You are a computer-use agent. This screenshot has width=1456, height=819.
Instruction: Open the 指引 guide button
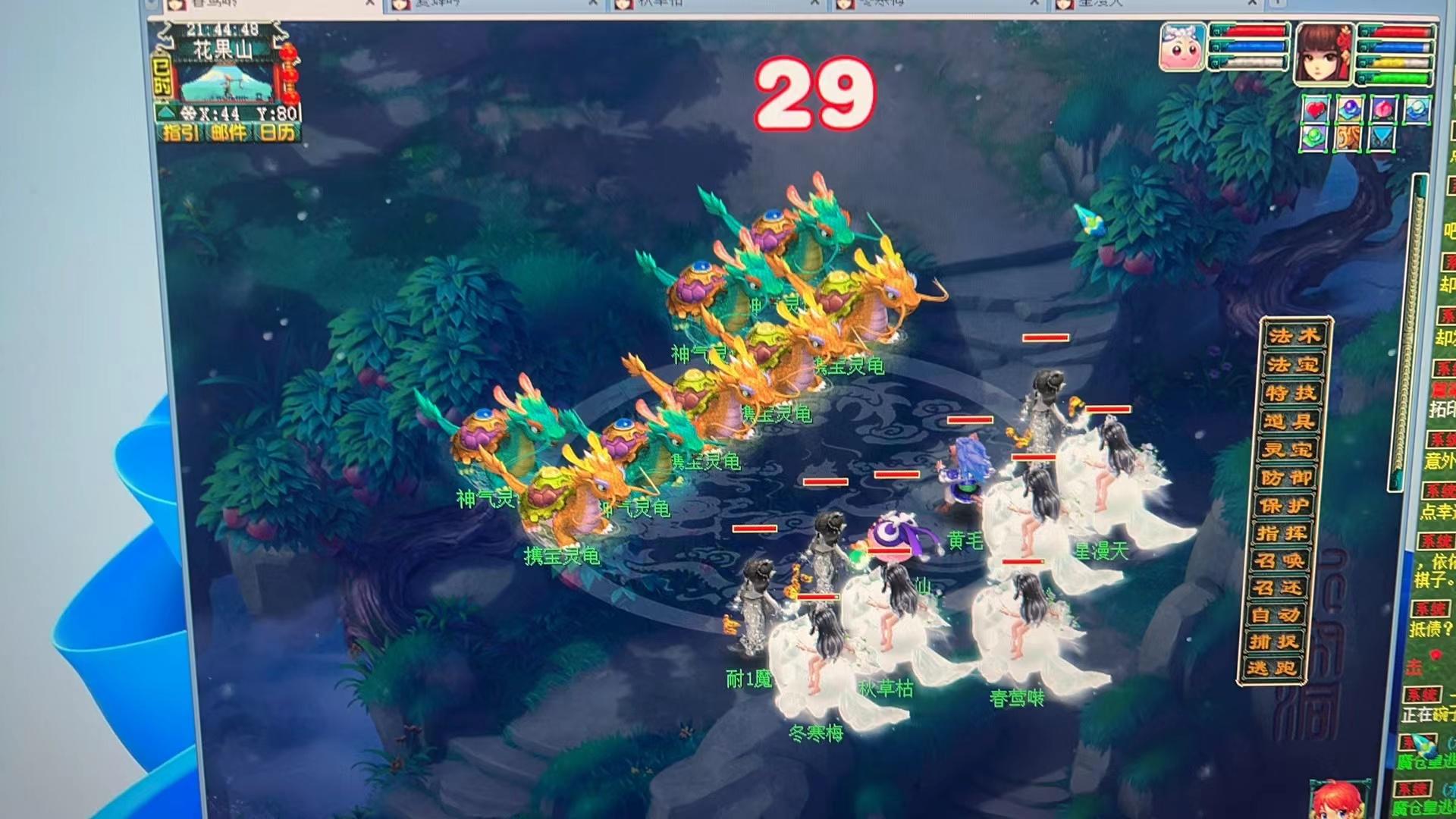click(x=182, y=133)
